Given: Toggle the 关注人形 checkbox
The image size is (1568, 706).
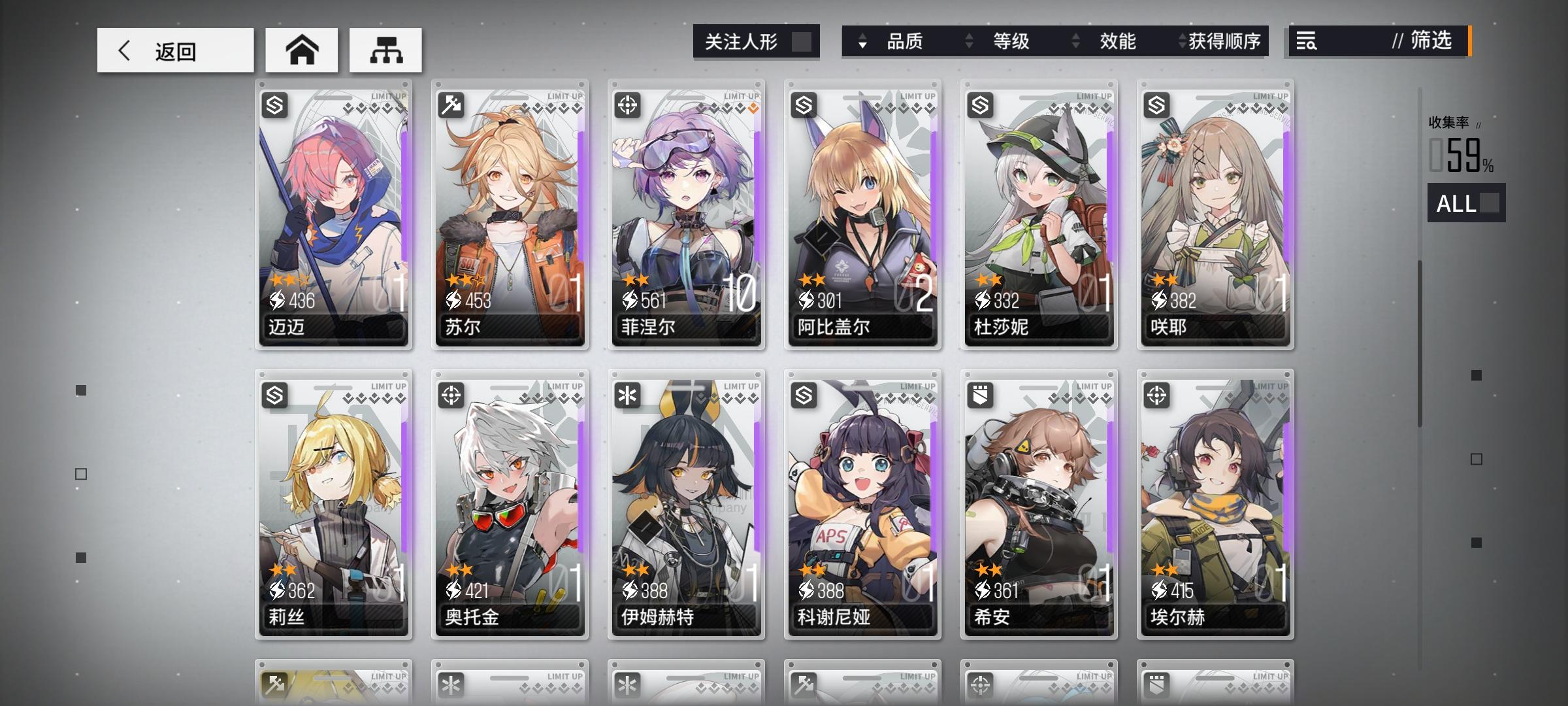Looking at the screenshot, I should tap(802, 41).
